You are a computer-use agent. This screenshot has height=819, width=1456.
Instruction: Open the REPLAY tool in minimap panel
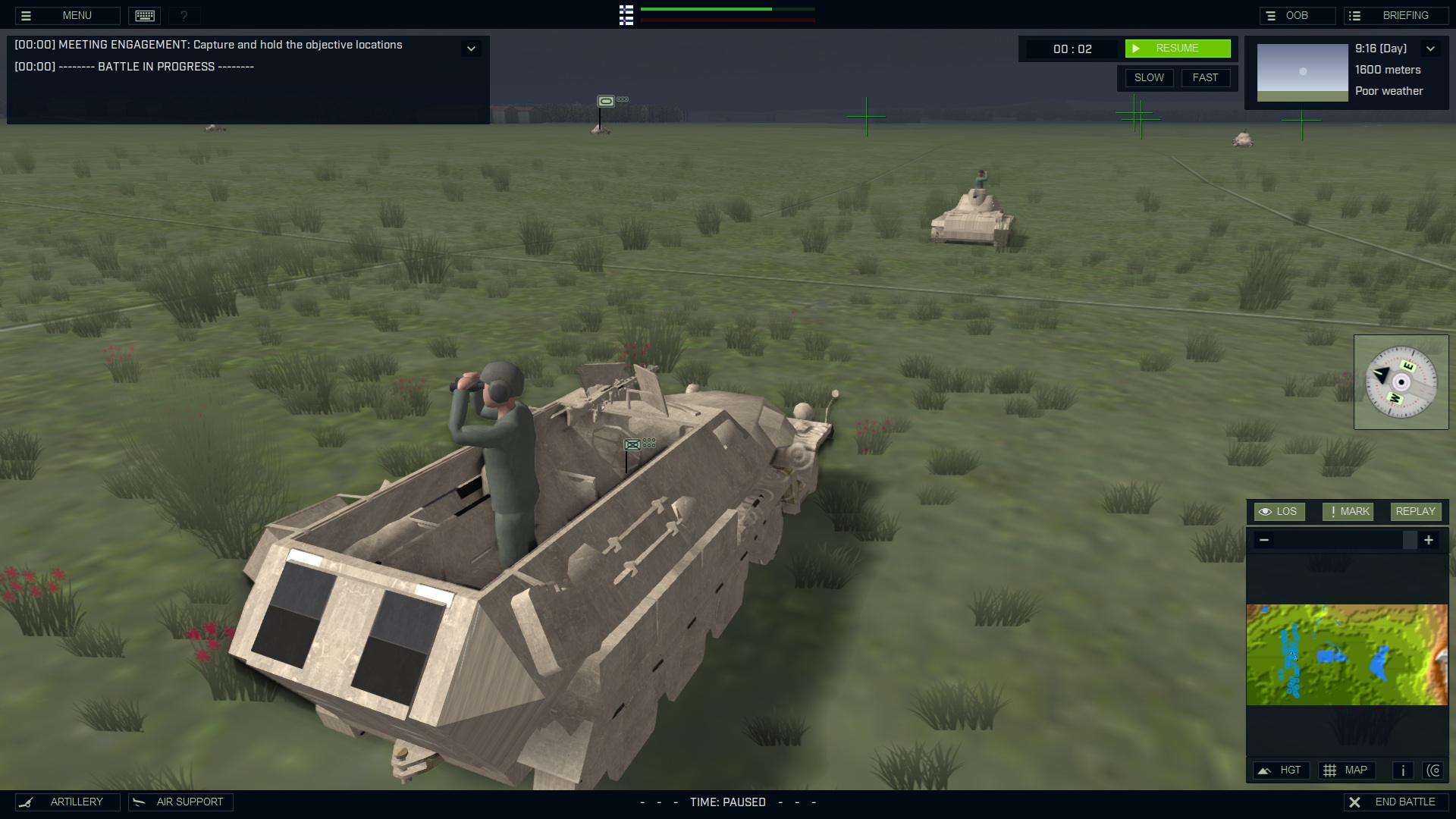click(x=1415, y=511)
